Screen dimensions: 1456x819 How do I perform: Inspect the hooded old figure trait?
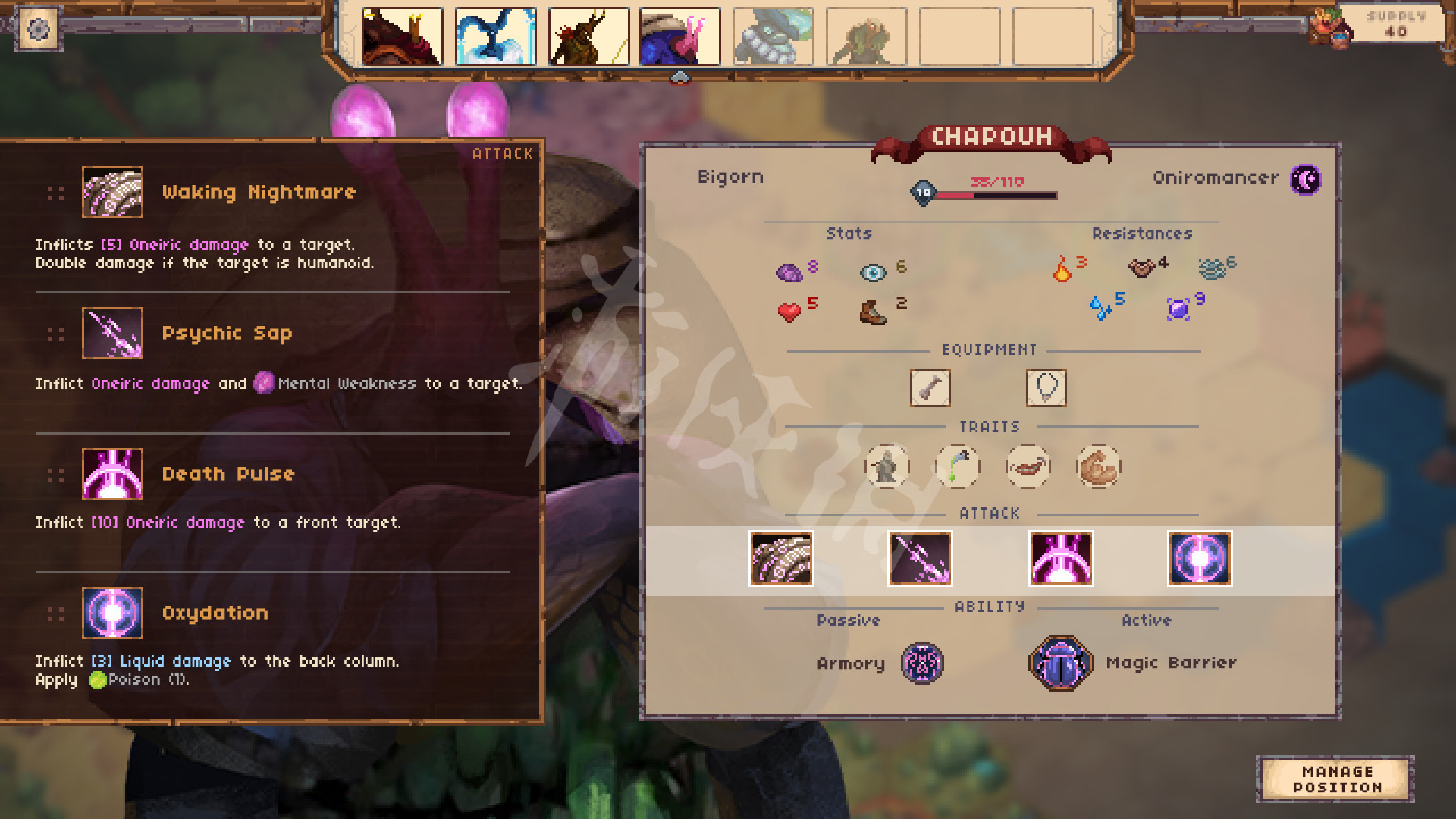[x=886, y=466]
